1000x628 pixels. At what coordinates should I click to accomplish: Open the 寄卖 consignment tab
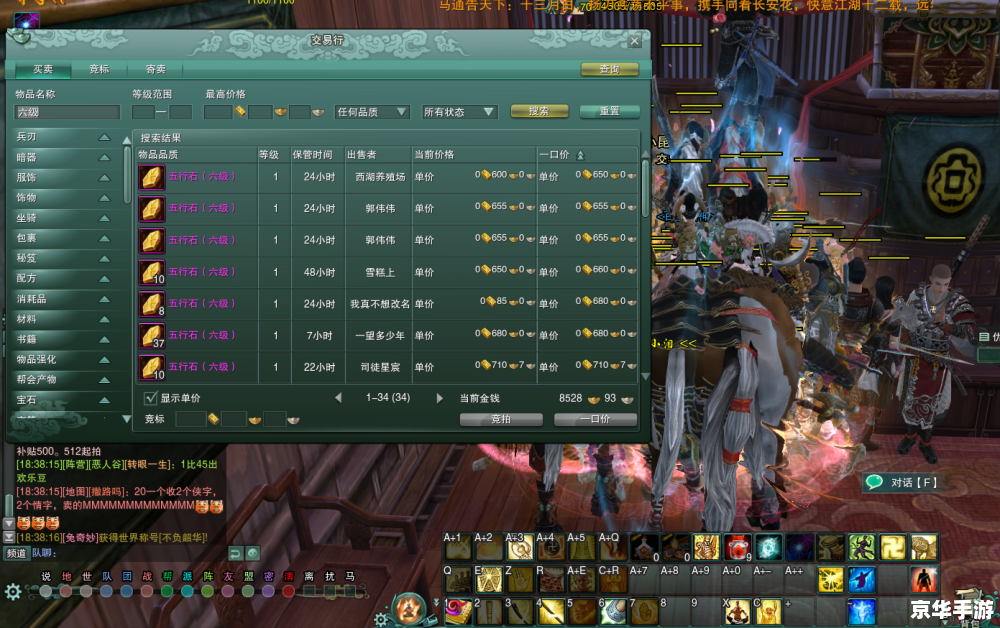click(155, 69)
